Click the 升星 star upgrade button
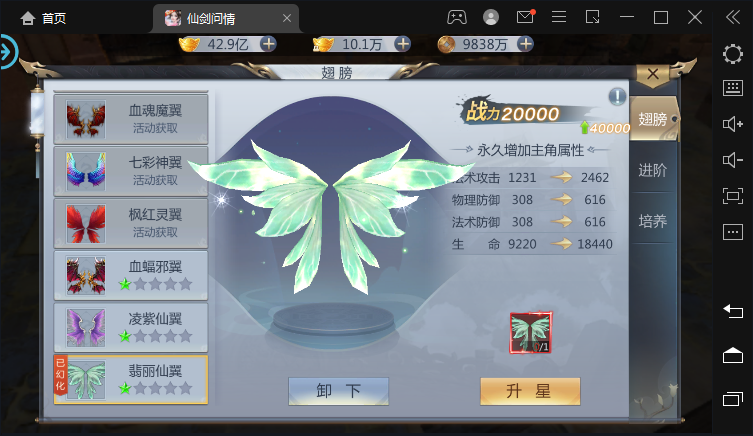Viewport: 753px width, 436px height. pos(516,391)
